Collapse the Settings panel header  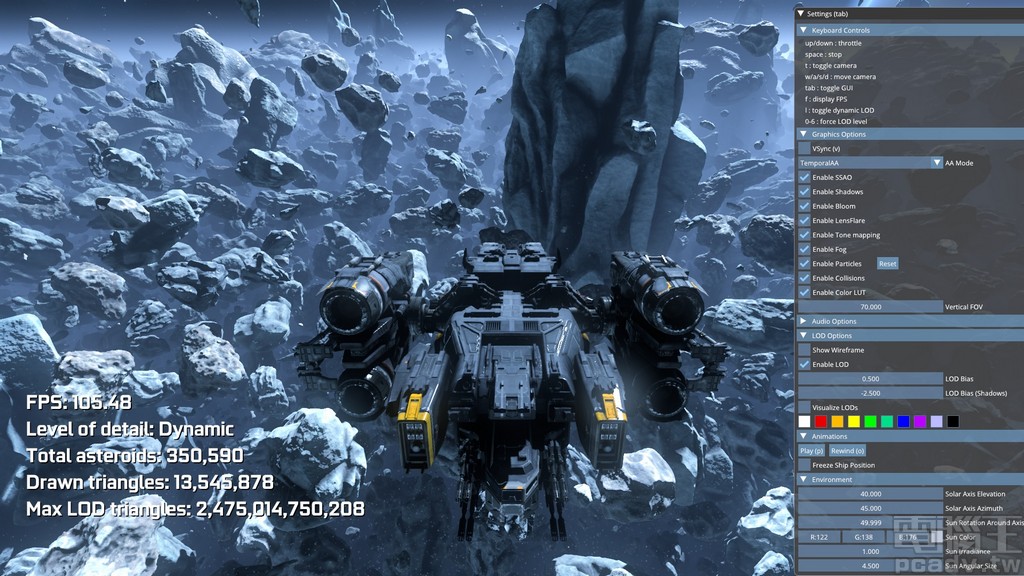click(801, 13)
